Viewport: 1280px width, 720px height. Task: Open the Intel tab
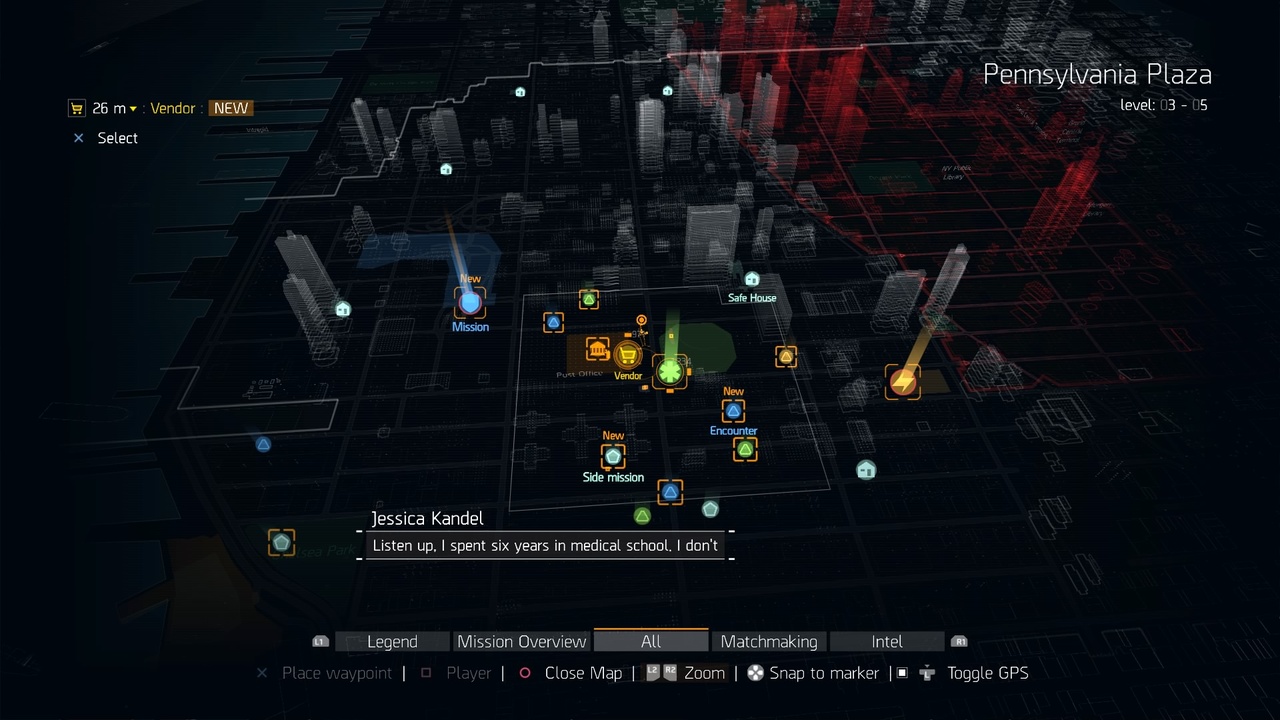pyautogui.click(x=887, y=642)
